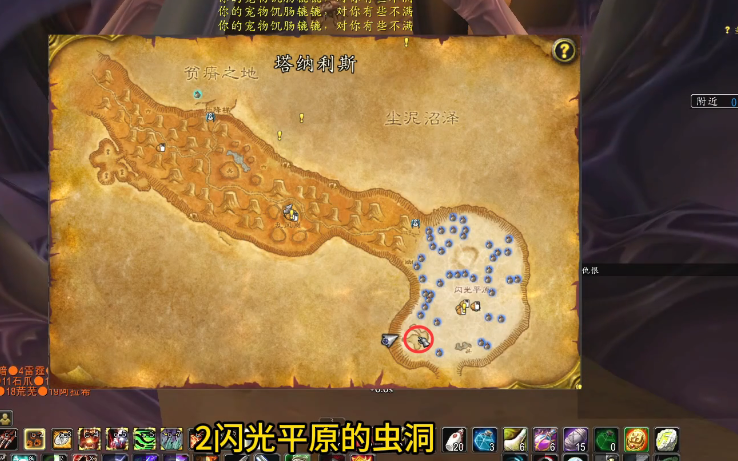Click the orange pumpkin face action icon
Viewport: 738px width, 461px height.
pyautogui.click(x=636, y=439)
